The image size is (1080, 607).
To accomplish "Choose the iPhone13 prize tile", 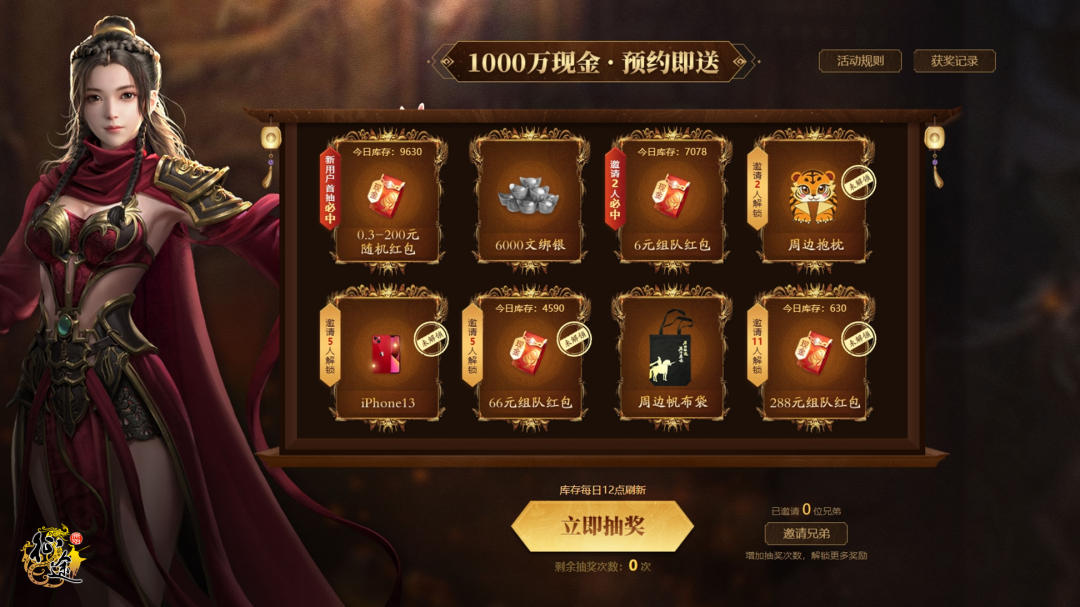I will pyautogui.click(x=387, y=357).
